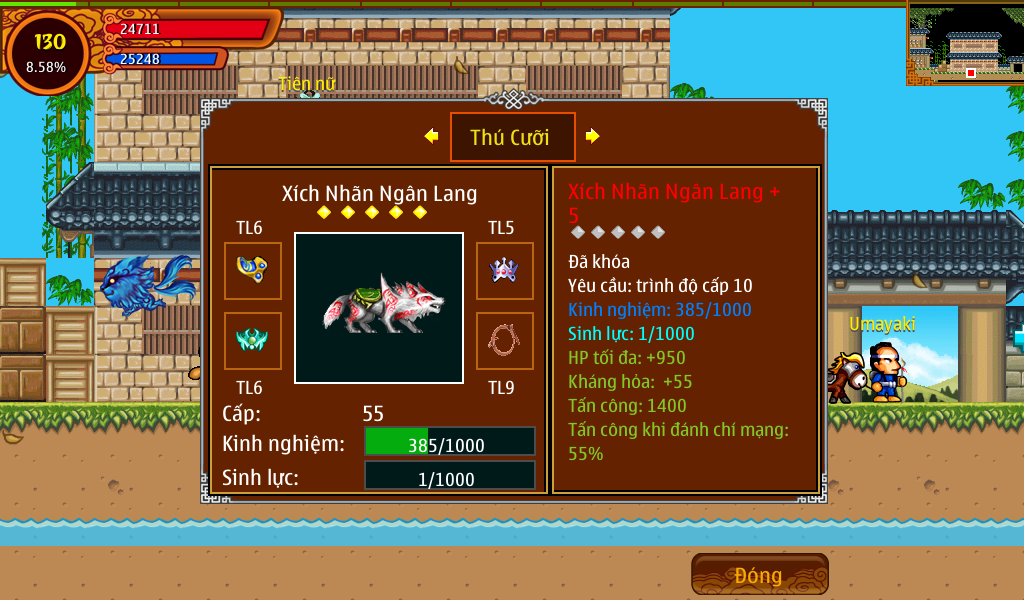
Task: Switch to the previous tab with left arrow
Action: click(x=431, y=136)
